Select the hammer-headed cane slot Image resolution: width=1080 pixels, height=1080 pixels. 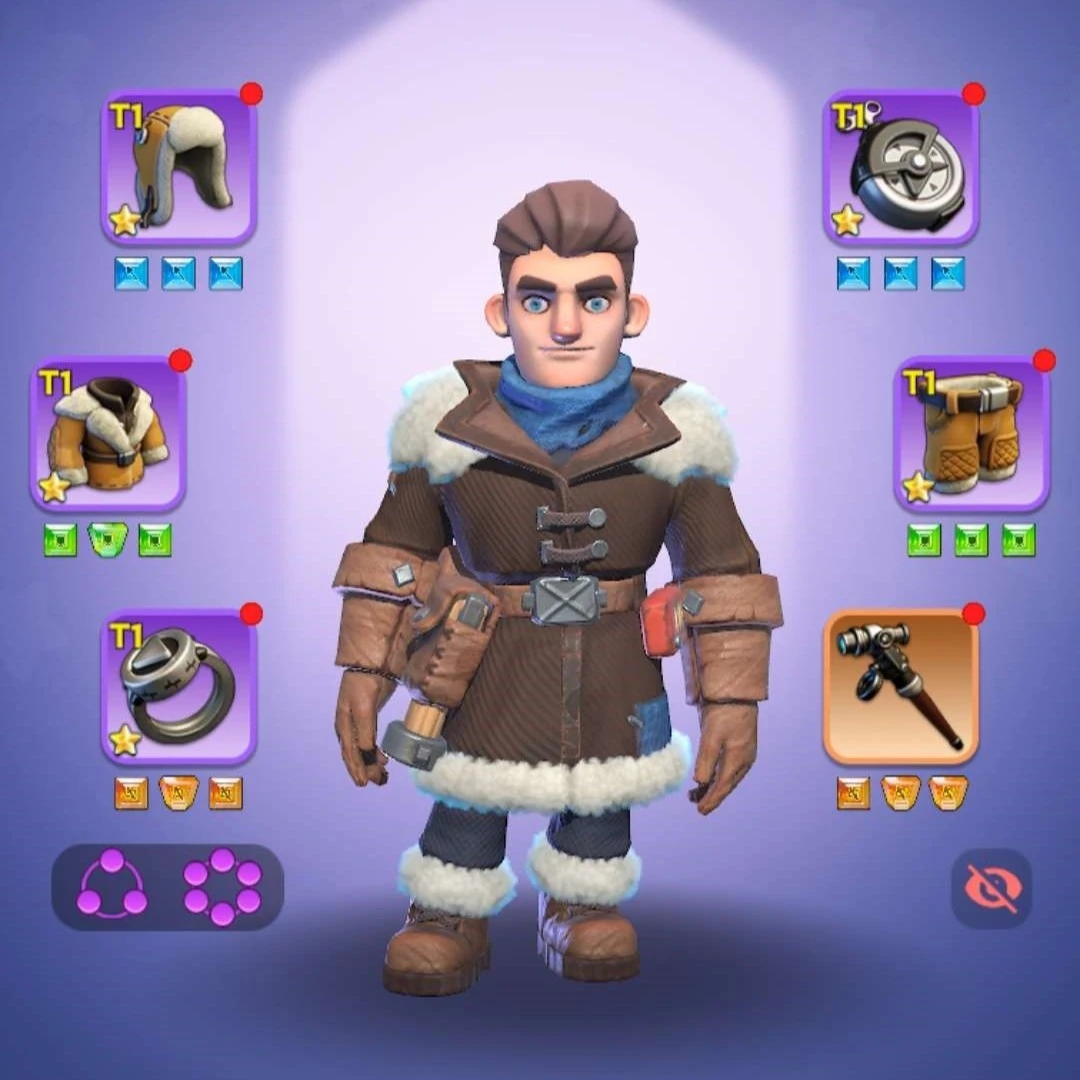pyautogui.click(x=901, y=686)
